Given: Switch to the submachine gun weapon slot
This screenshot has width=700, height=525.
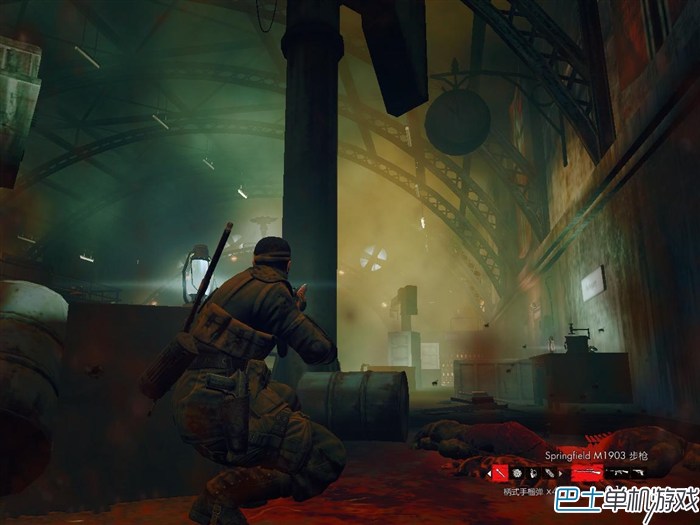Looking at the screenshot, I should (617, 471).
